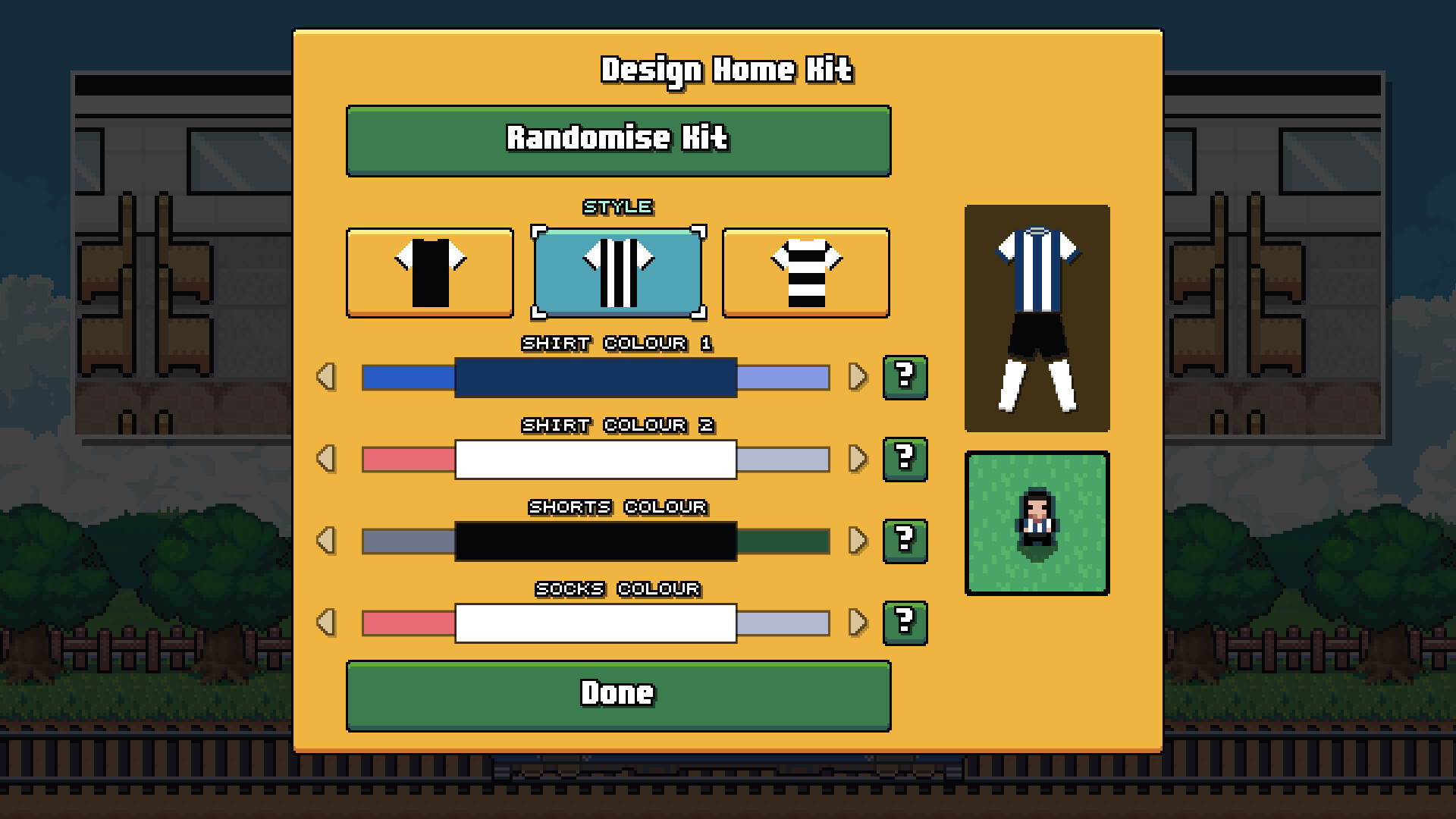Click the question mark beside Shirt Colour 2
Screen dimensions: 1456x819
(905, 459)
